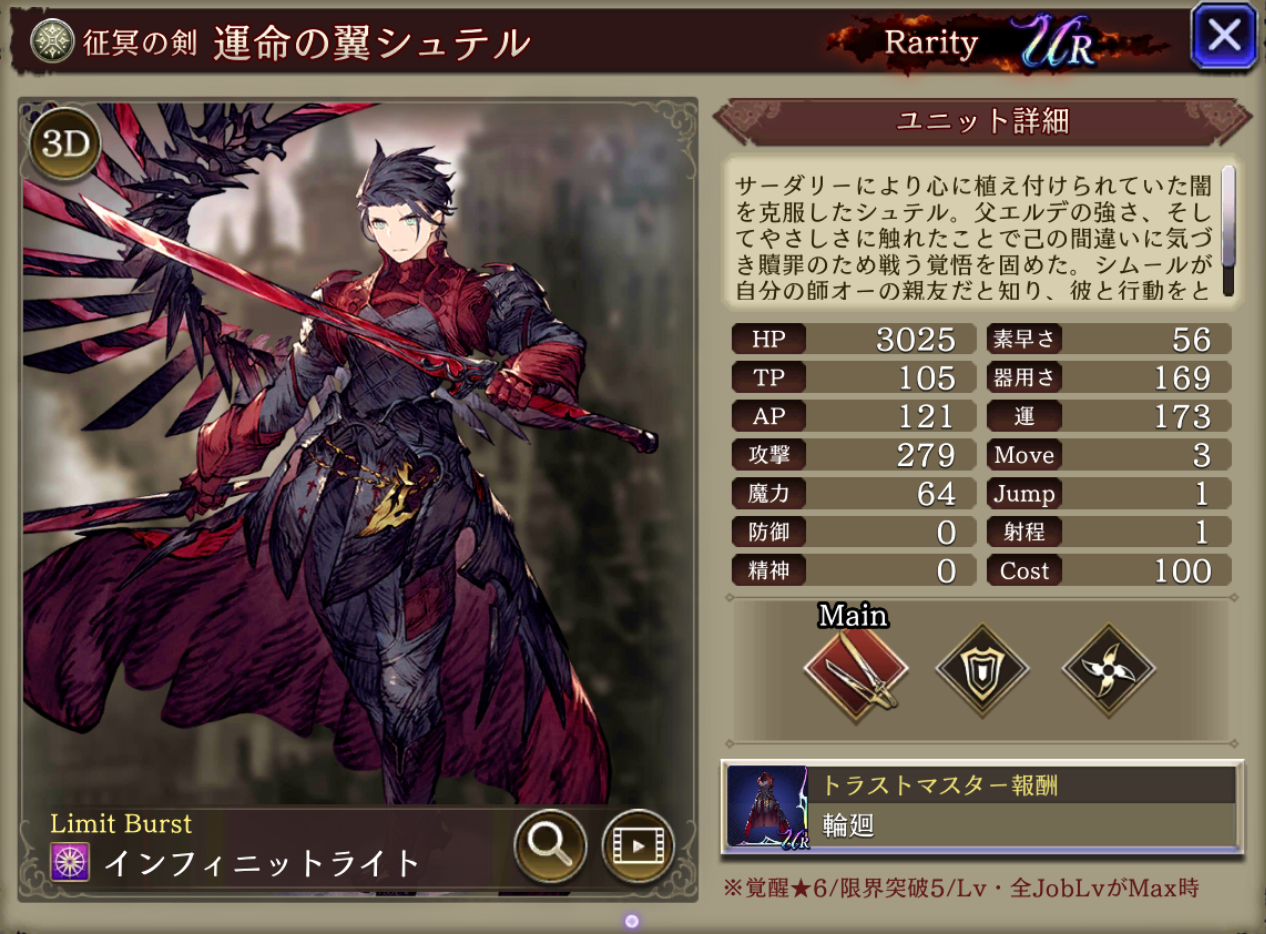Select the Main sword job icon
The width and height of the screenshot is (1266, 934).
(855, 669)
